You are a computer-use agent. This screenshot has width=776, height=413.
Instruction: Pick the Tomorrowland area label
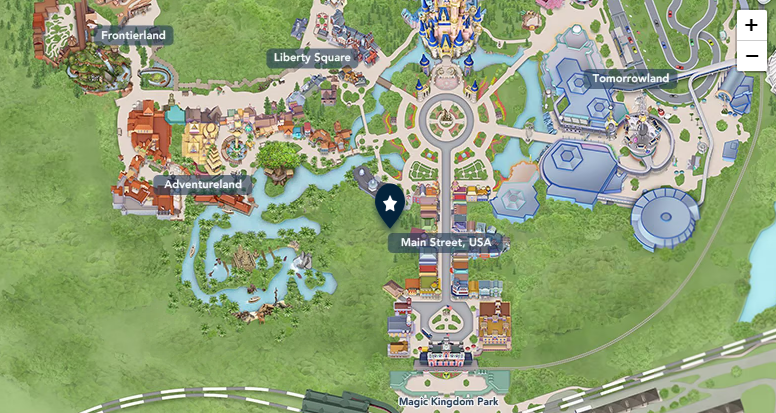(x=630, y=78)
